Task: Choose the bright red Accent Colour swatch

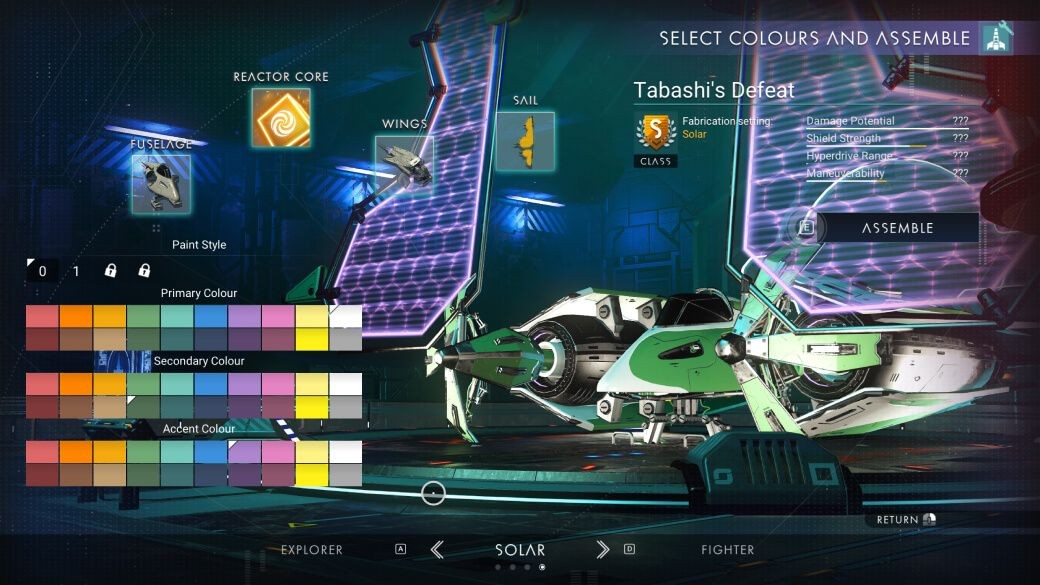Action: click(x=42, y=452)
